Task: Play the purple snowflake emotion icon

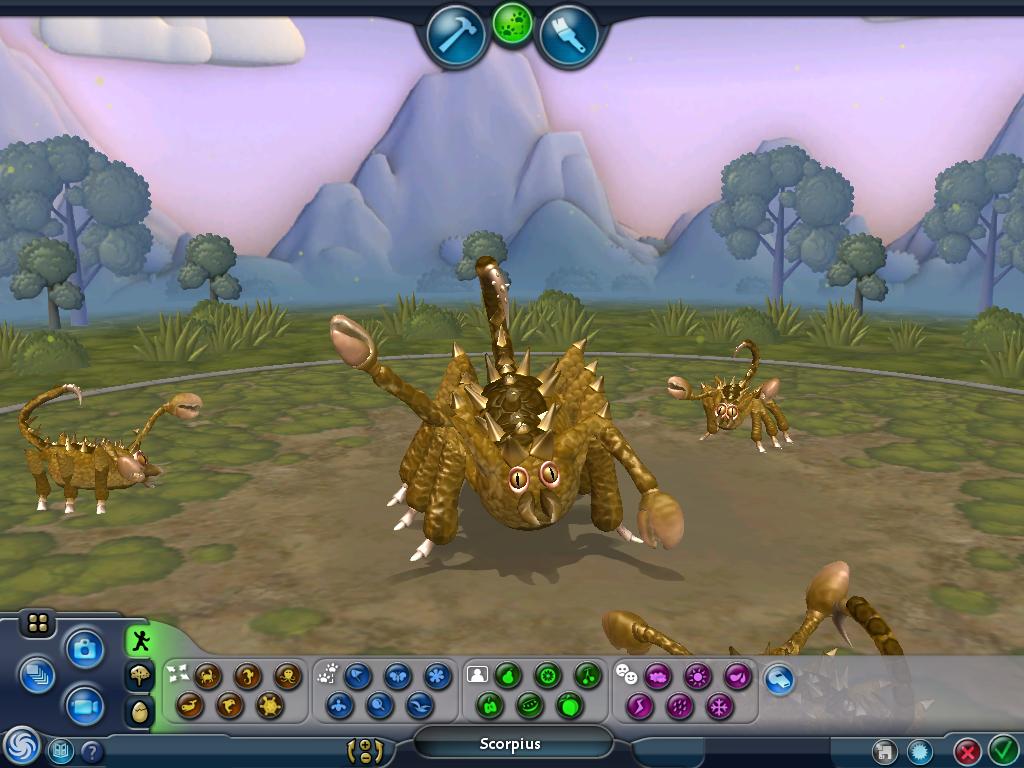Action: pos(719,706)
